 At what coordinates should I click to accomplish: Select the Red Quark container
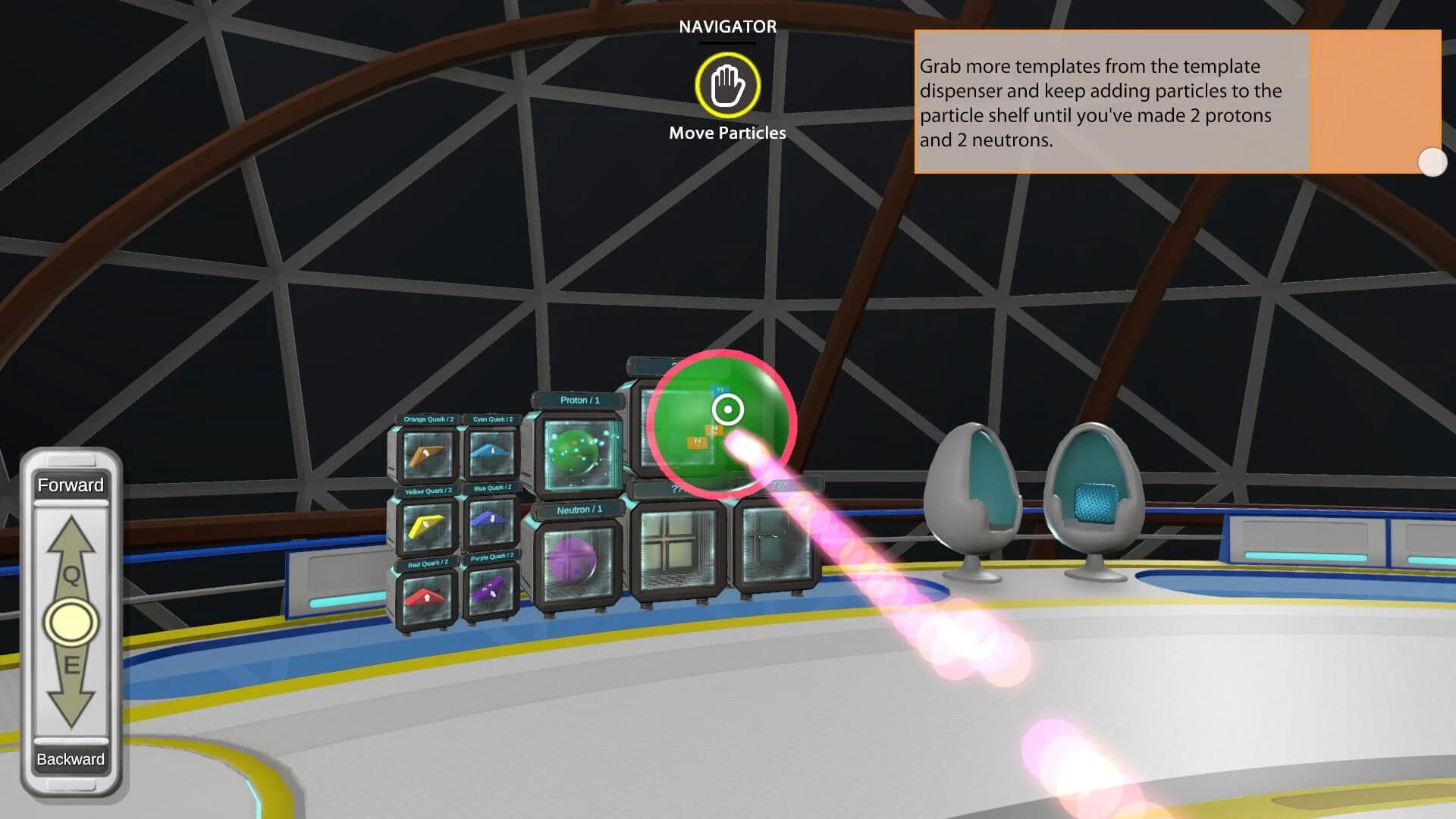425,598
